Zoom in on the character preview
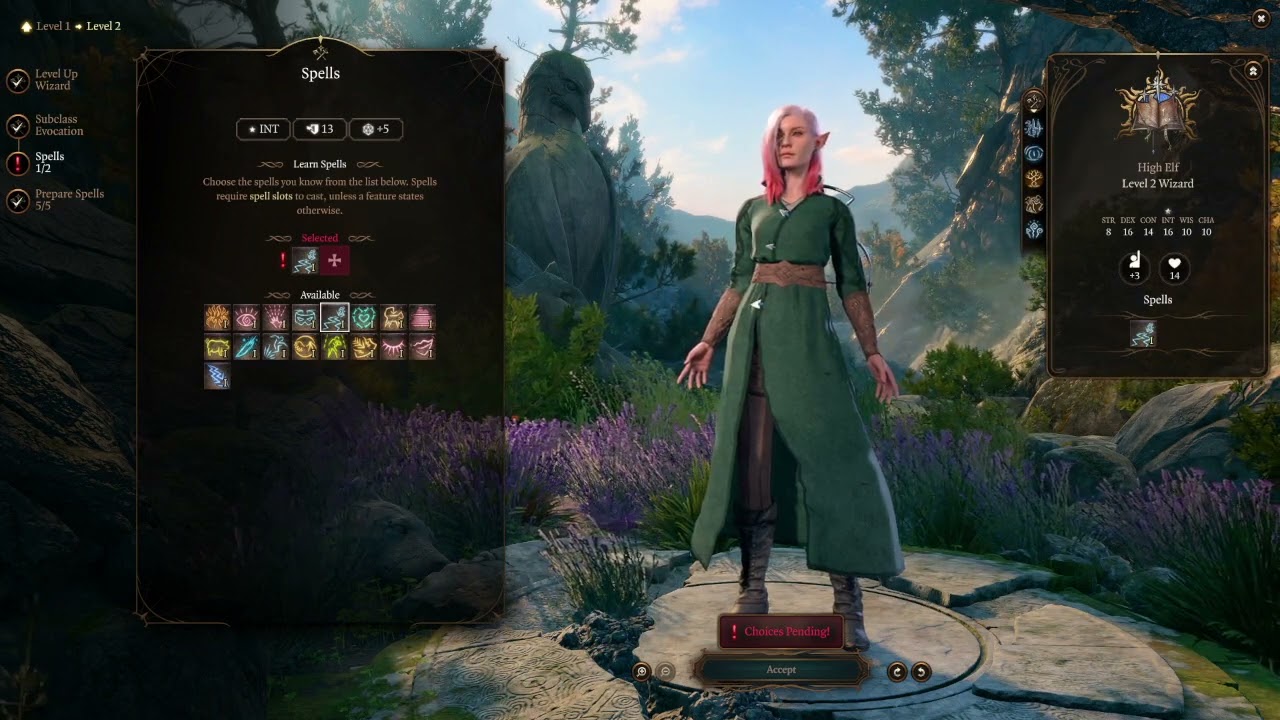The height and width of the screenshot is (720, 1280). (x=642, y=672)
